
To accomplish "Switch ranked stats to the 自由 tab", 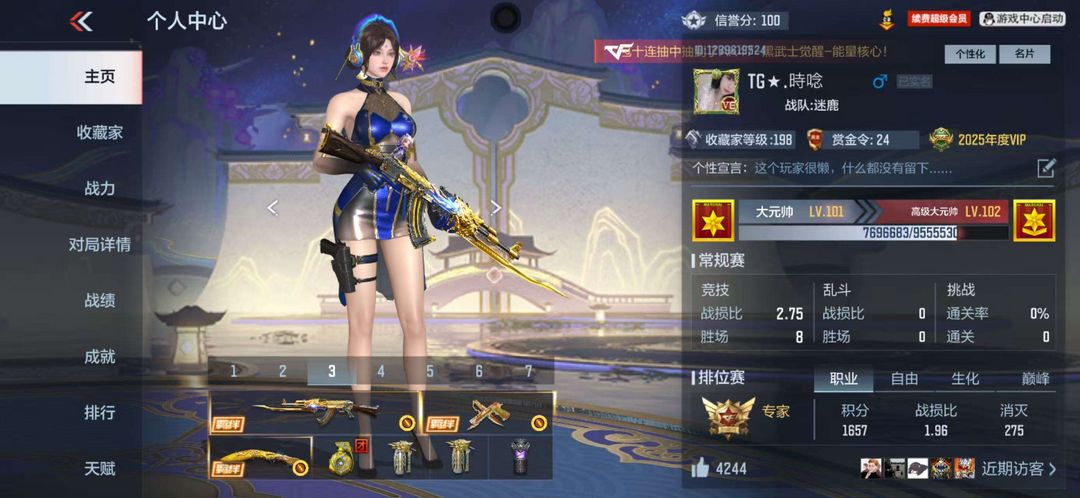I will 904,379.
